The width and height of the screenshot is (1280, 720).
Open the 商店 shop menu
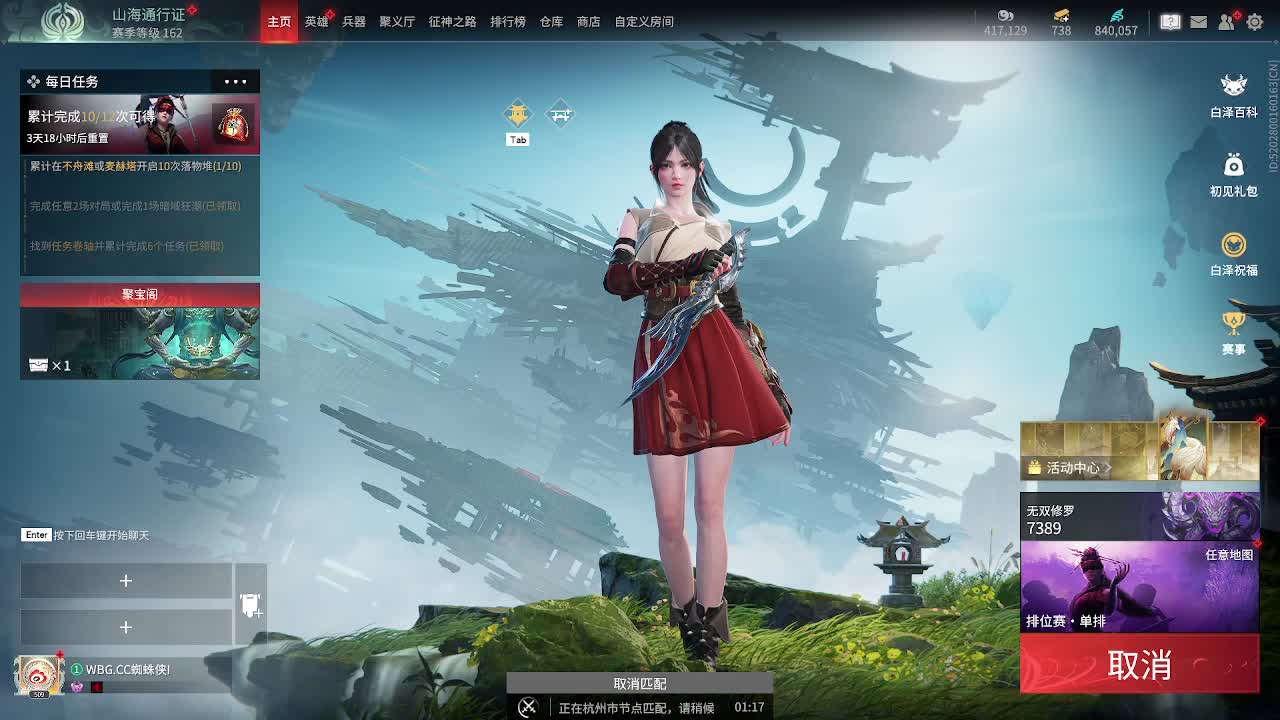[x=587, y=20]
